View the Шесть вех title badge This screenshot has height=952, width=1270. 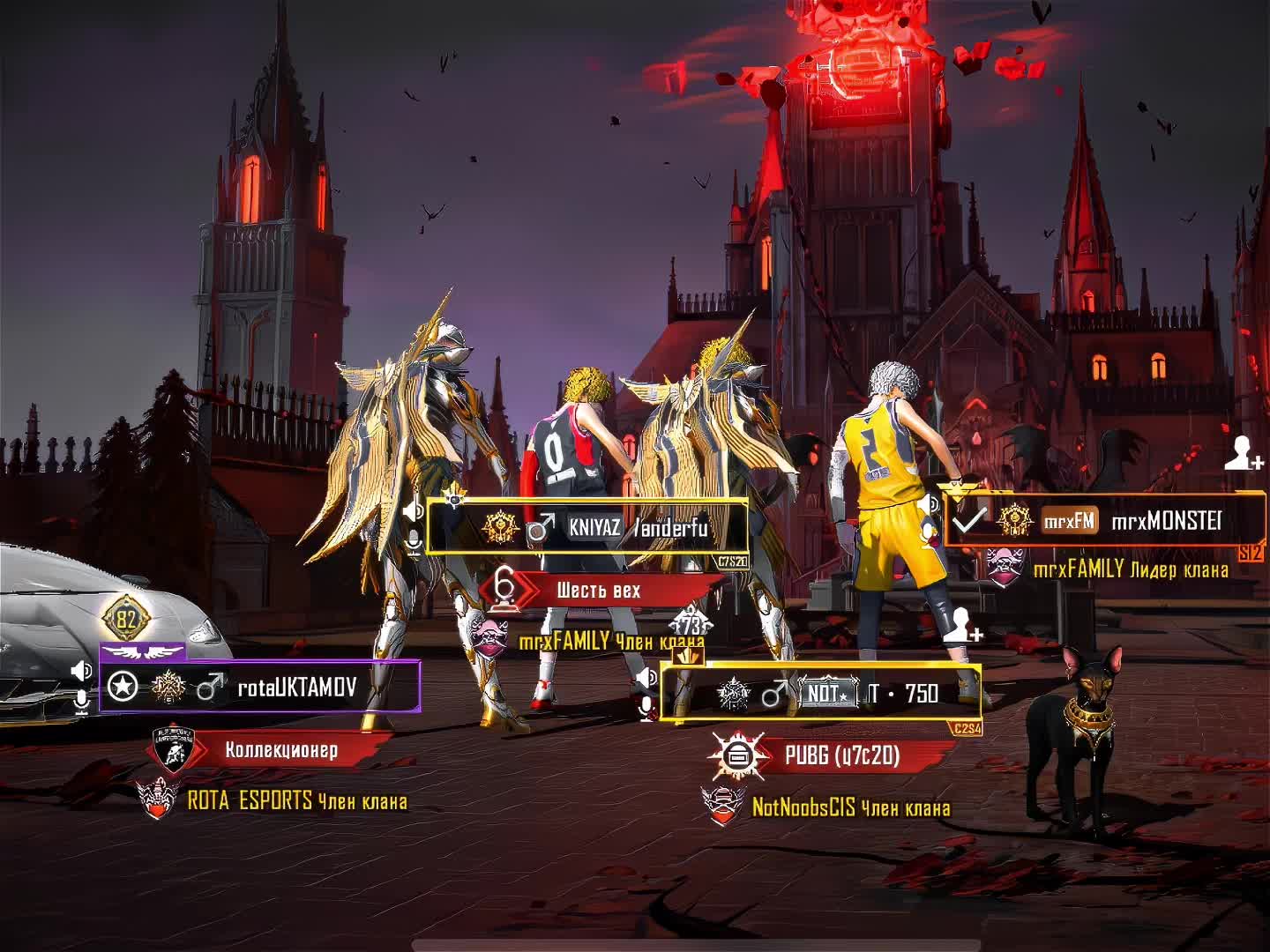coord(600,590)
